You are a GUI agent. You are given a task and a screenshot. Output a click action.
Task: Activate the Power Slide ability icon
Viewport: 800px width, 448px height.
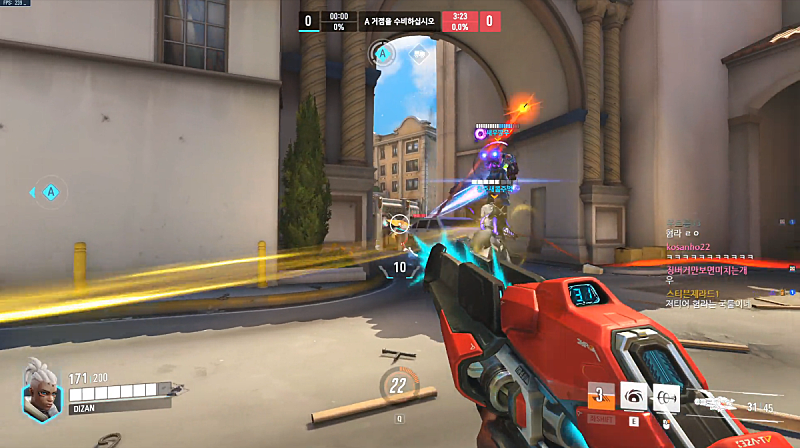pos(601,397)
